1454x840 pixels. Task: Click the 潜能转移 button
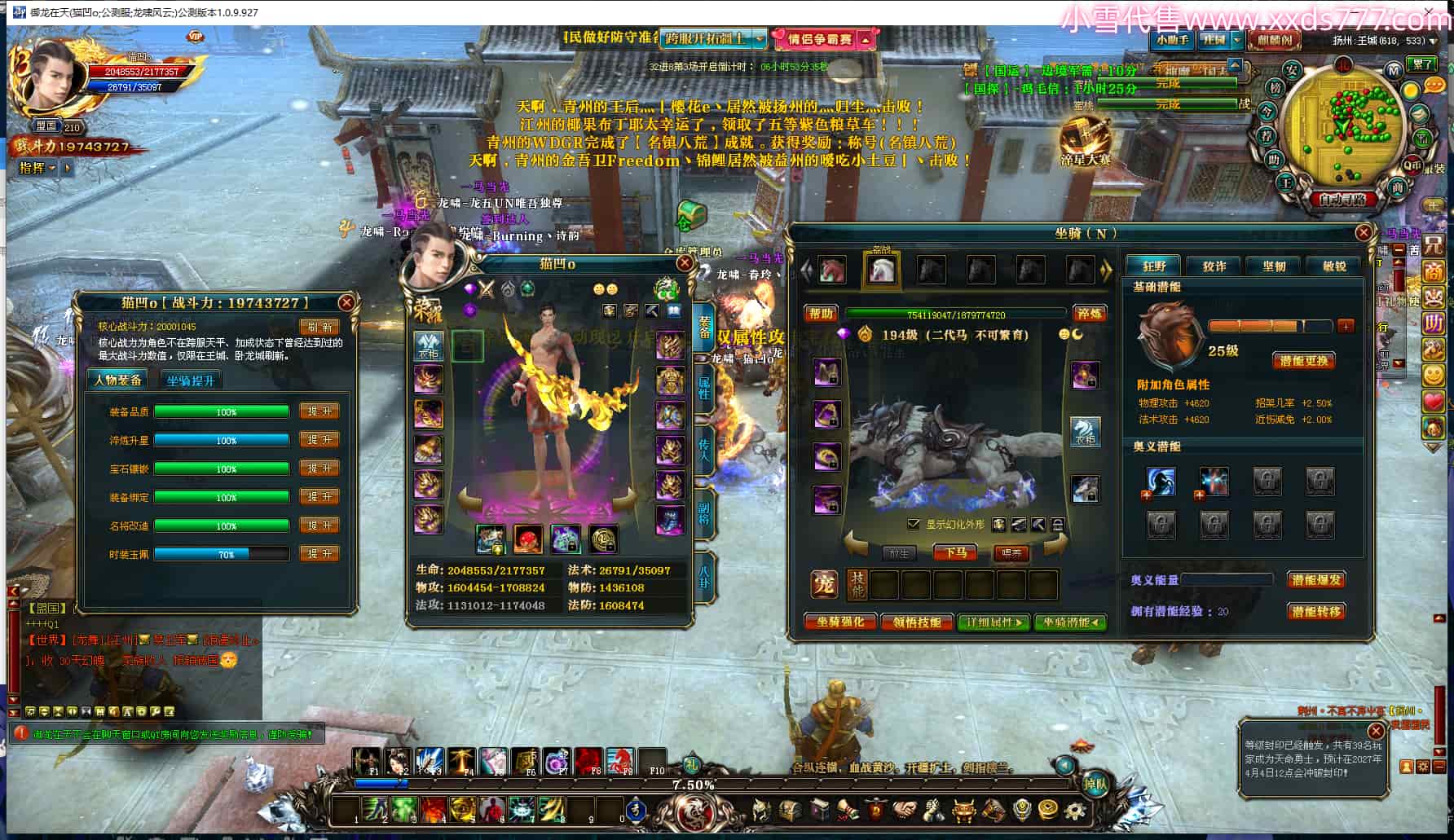1316,611
